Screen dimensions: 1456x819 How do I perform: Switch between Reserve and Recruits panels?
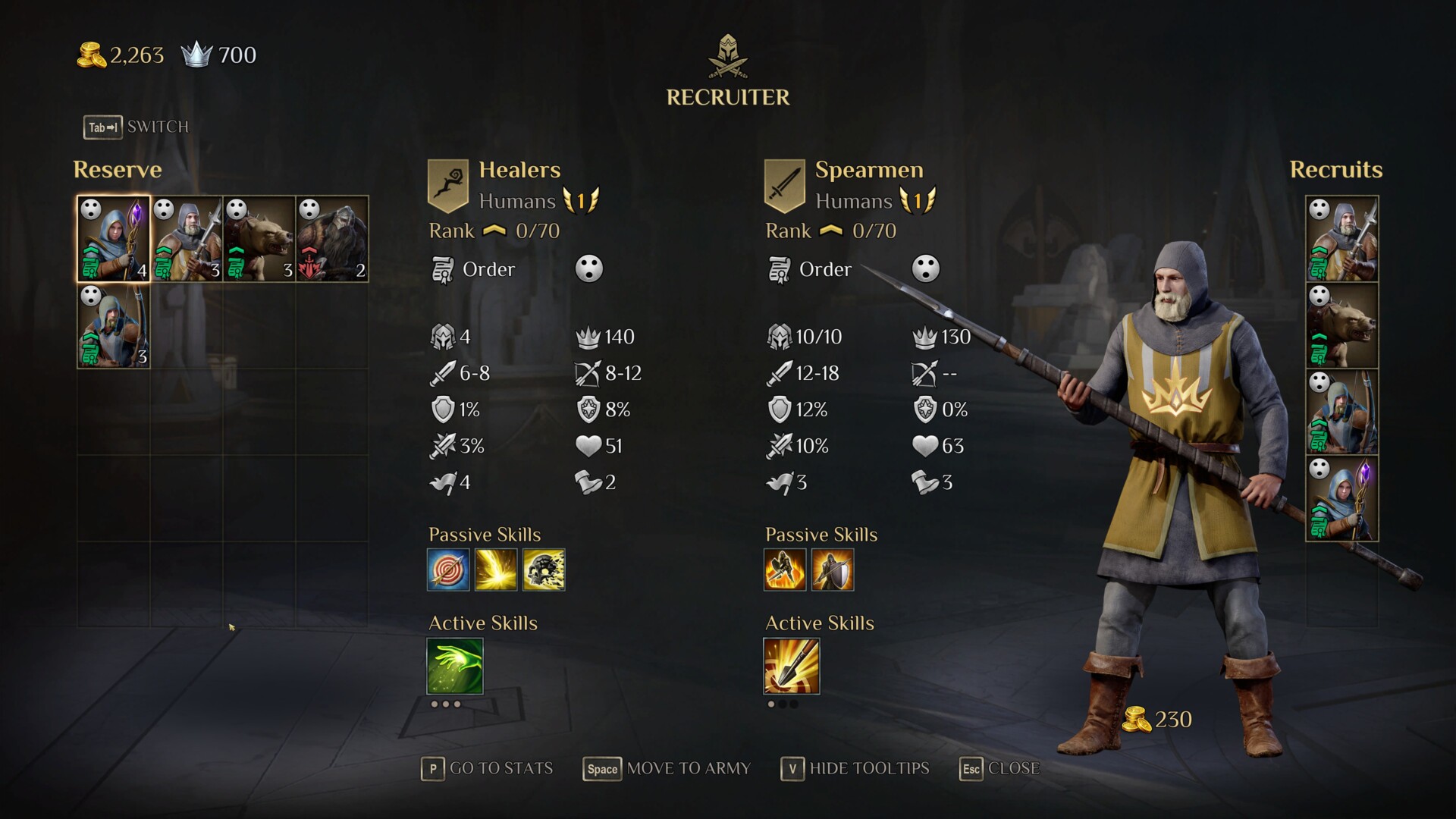[x=136, y=127]
